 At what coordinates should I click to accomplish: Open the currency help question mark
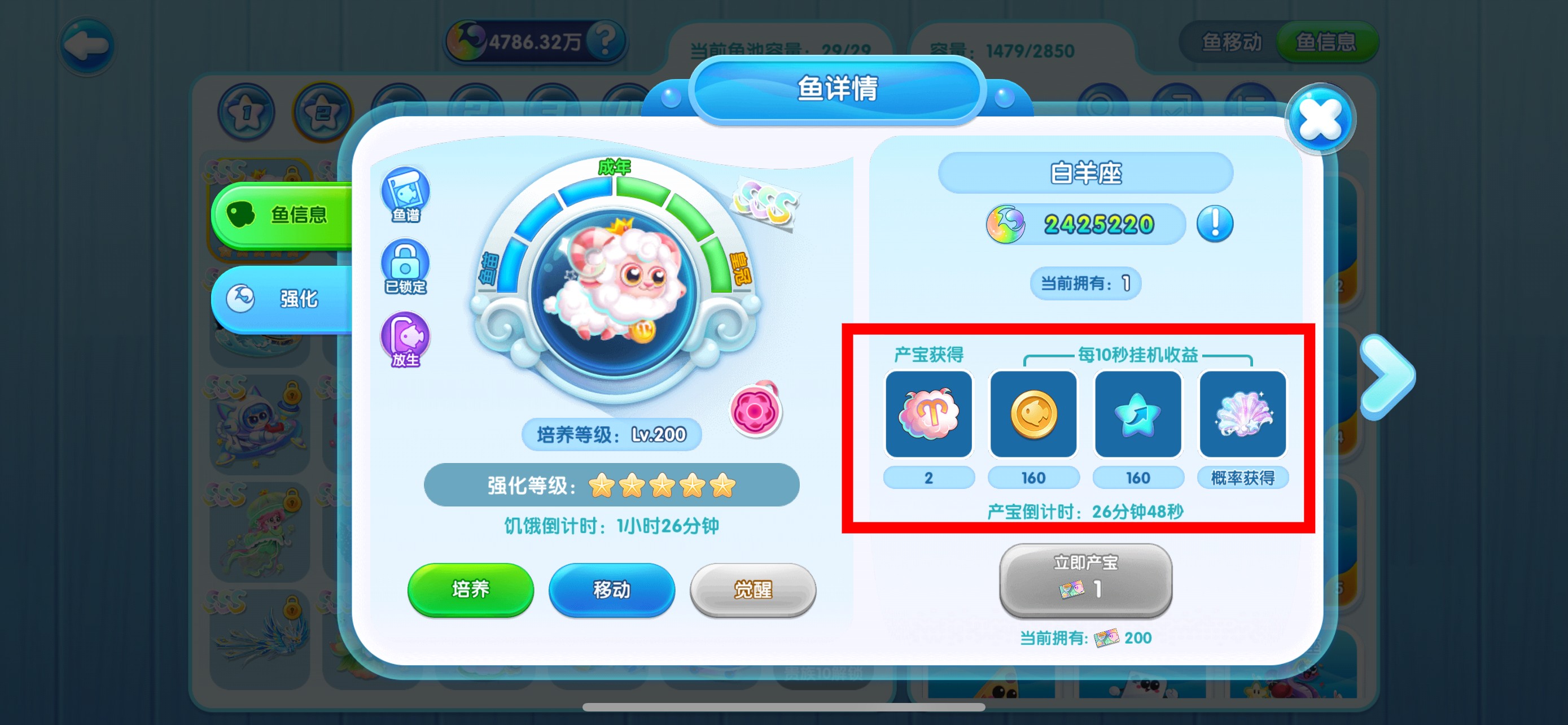click(x=605, y=40)
